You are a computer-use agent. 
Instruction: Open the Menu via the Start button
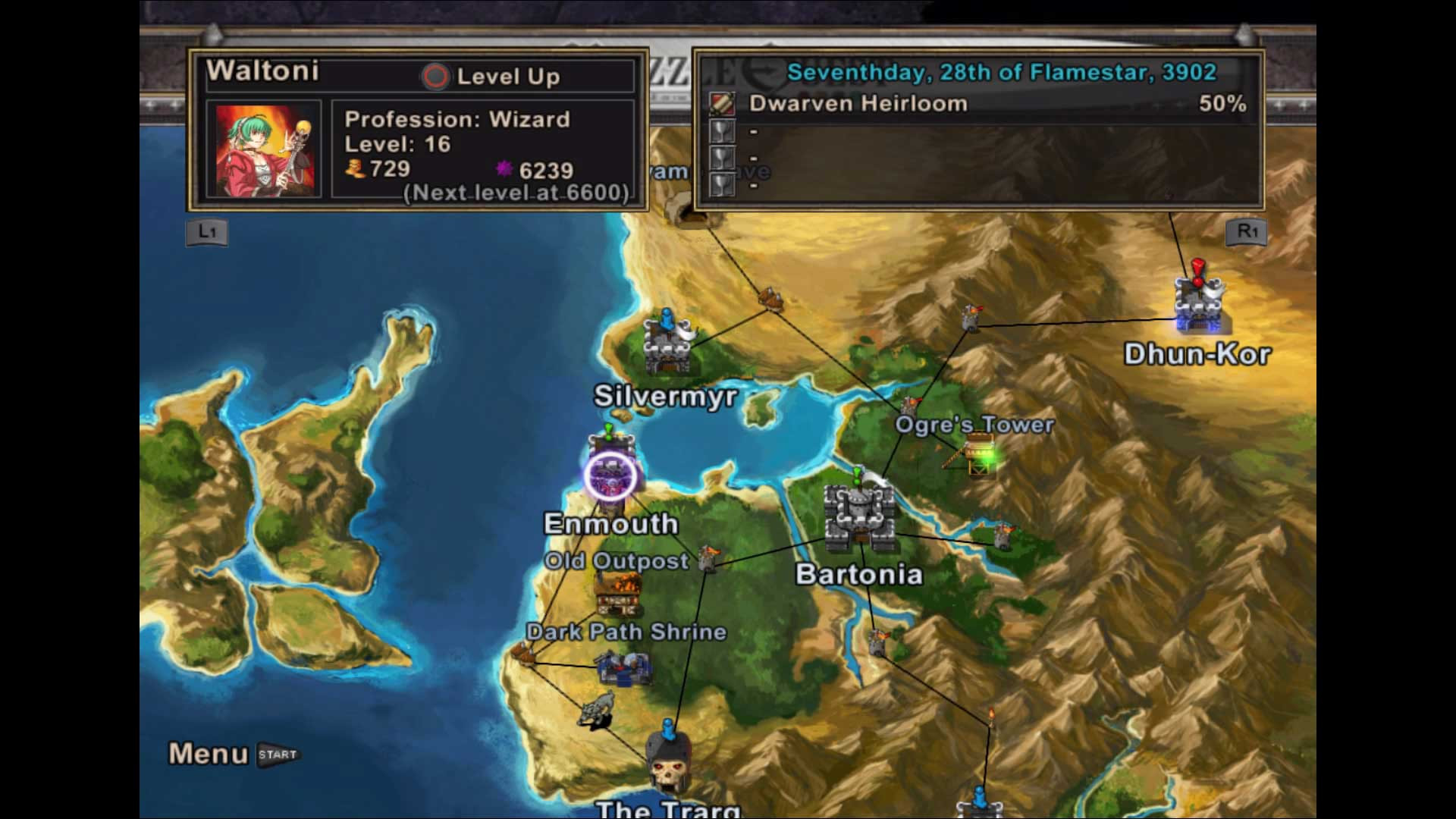(278, 754)
